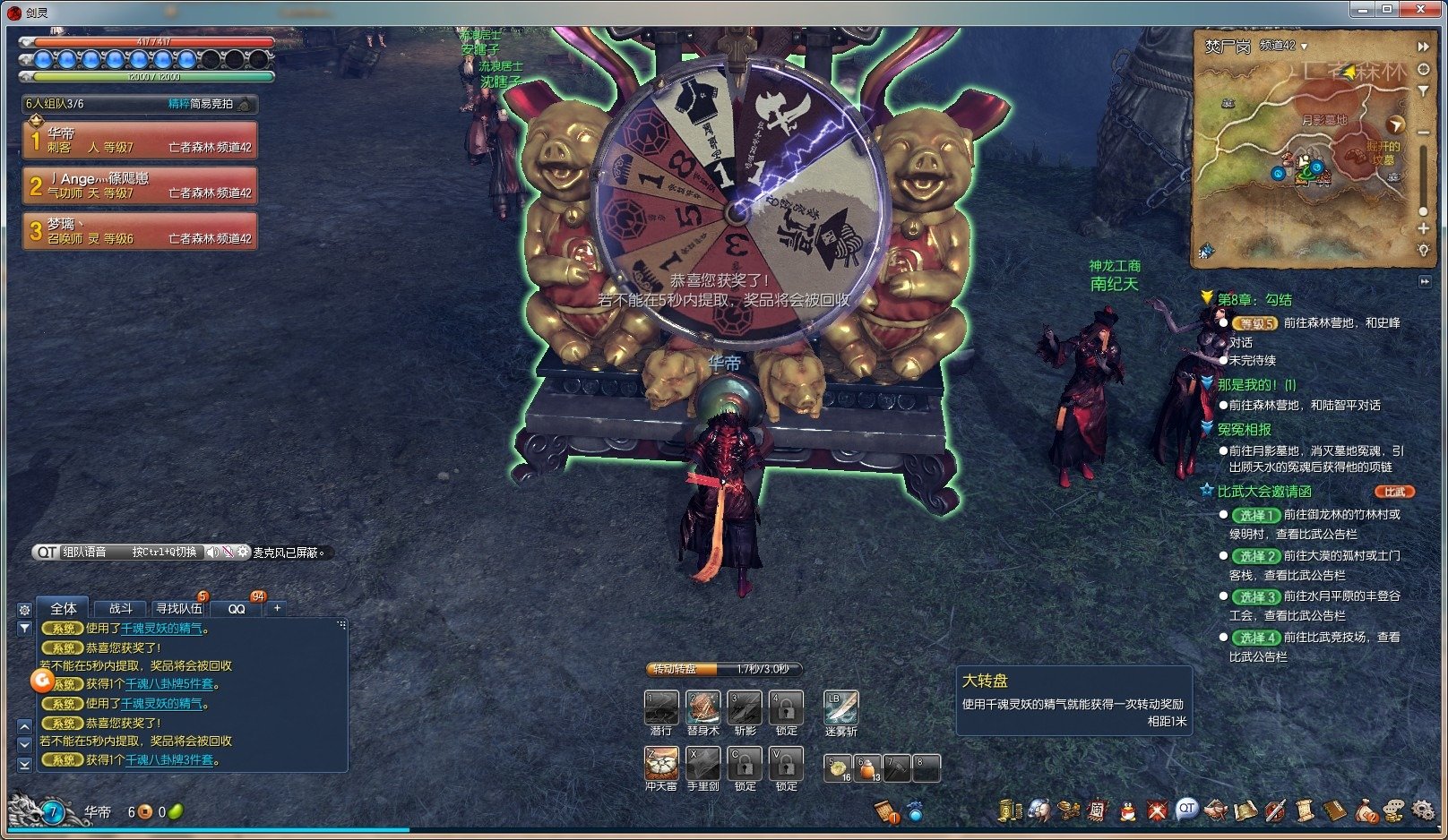Select party member 梦璃 in party list
This screenshot has width=1448, height=840.
point(141,231)
